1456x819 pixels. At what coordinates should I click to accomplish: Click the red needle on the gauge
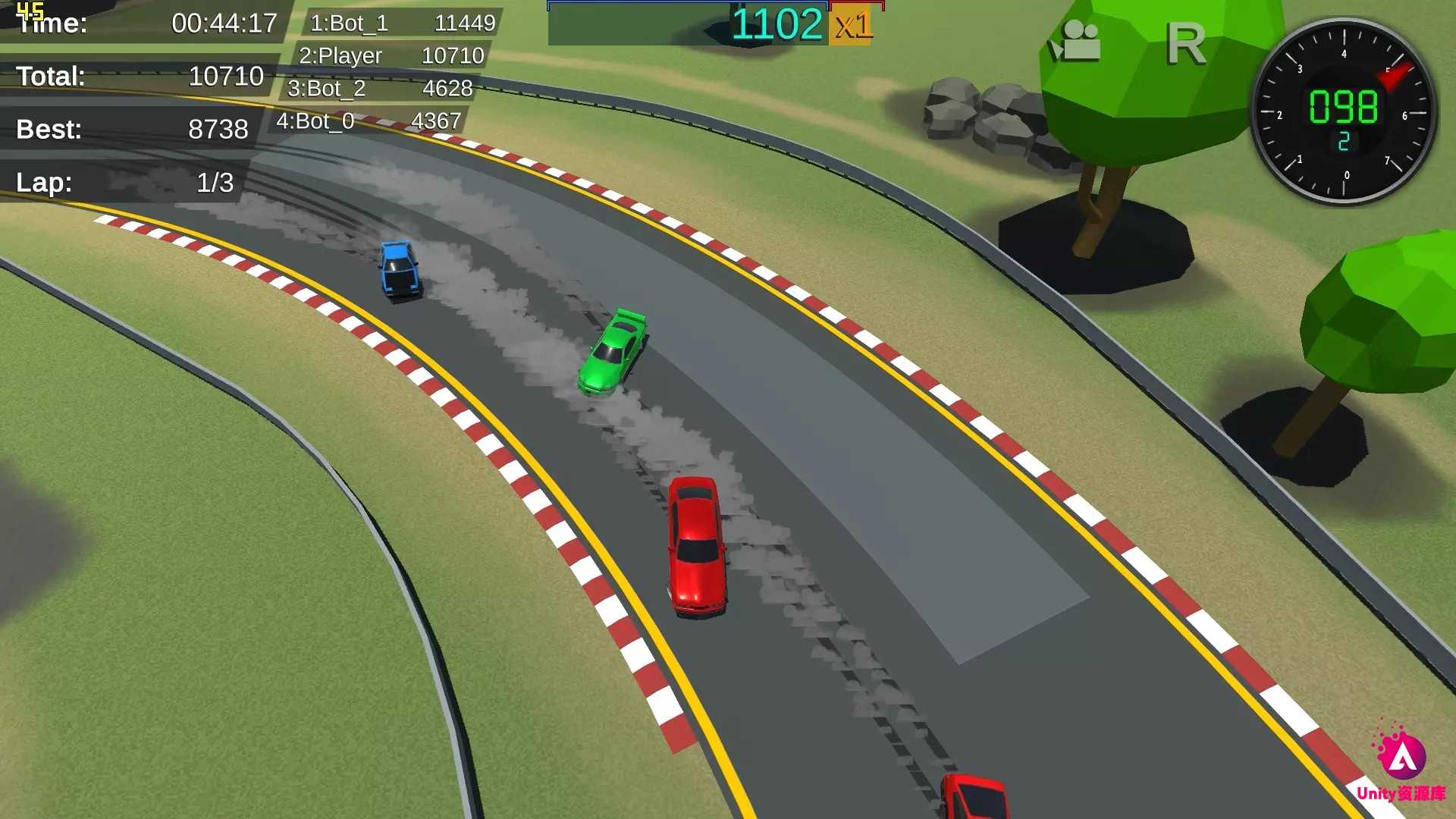coord(1395,76)
